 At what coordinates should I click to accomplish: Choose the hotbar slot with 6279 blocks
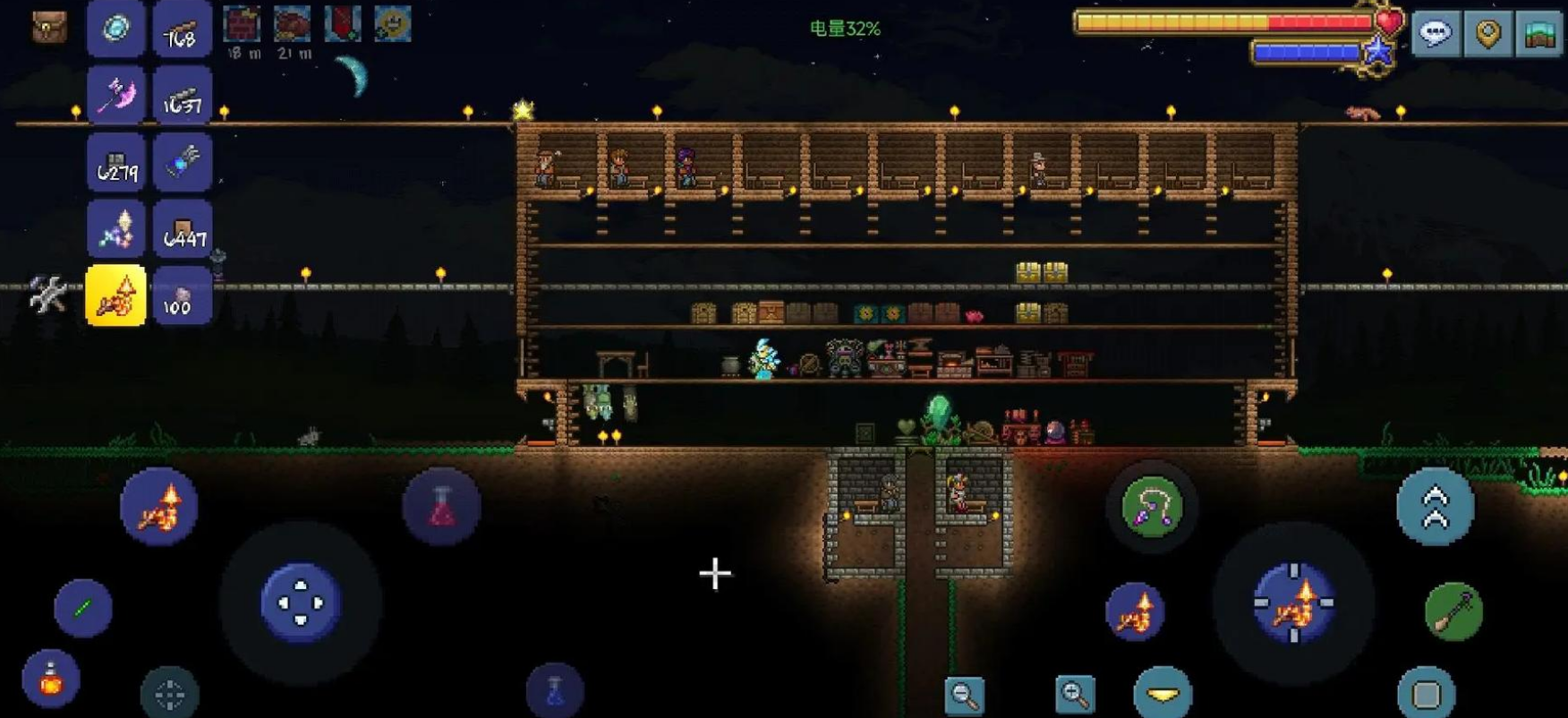point(116,162)
